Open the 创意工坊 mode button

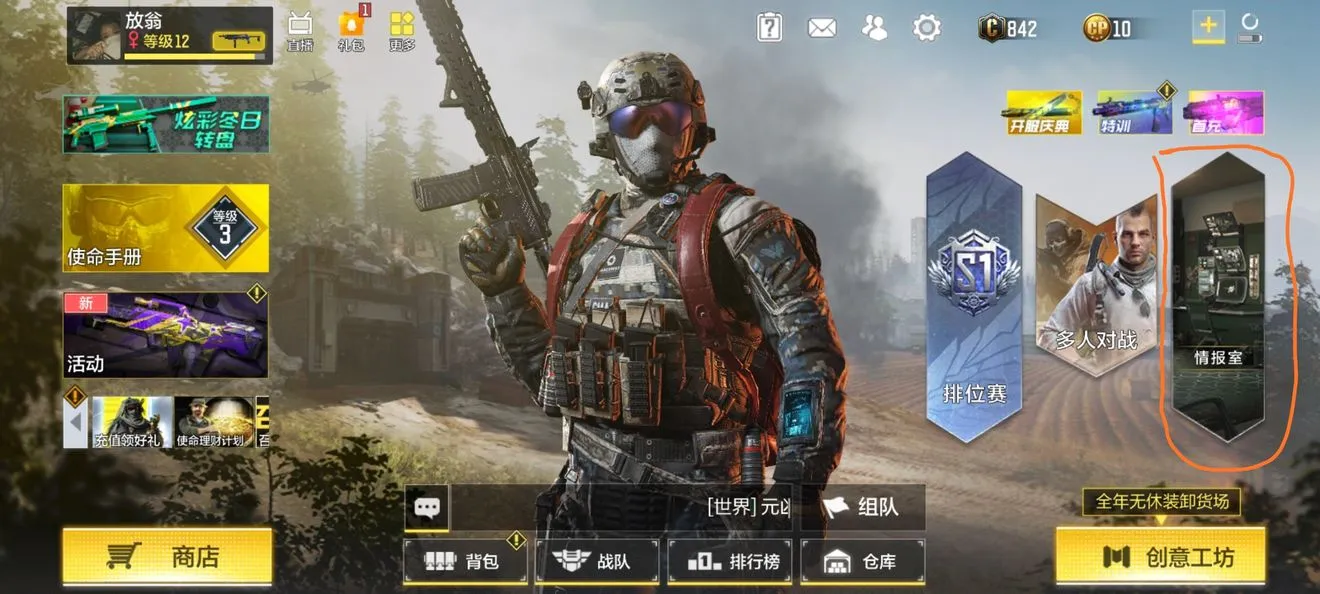point(1160,556)
